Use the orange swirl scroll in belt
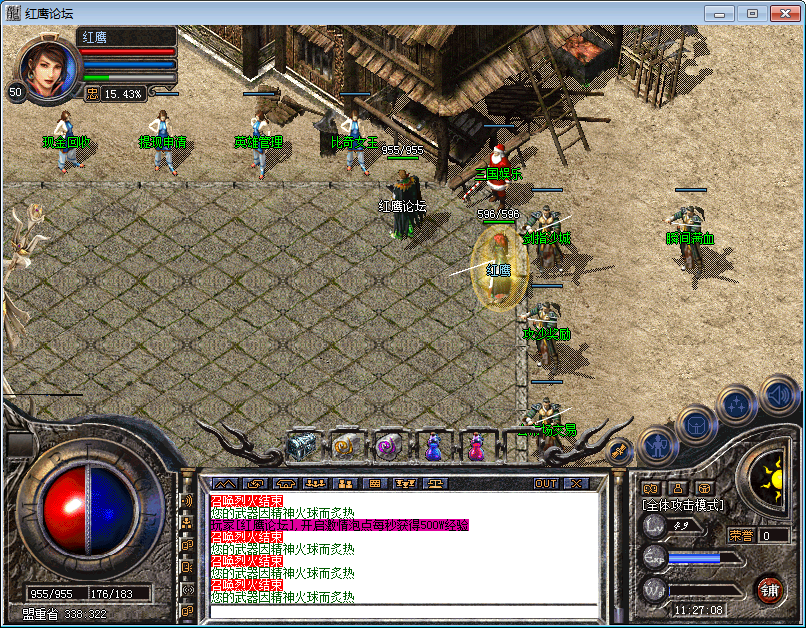The image size is (806, 628). click(x=346, y=446)
